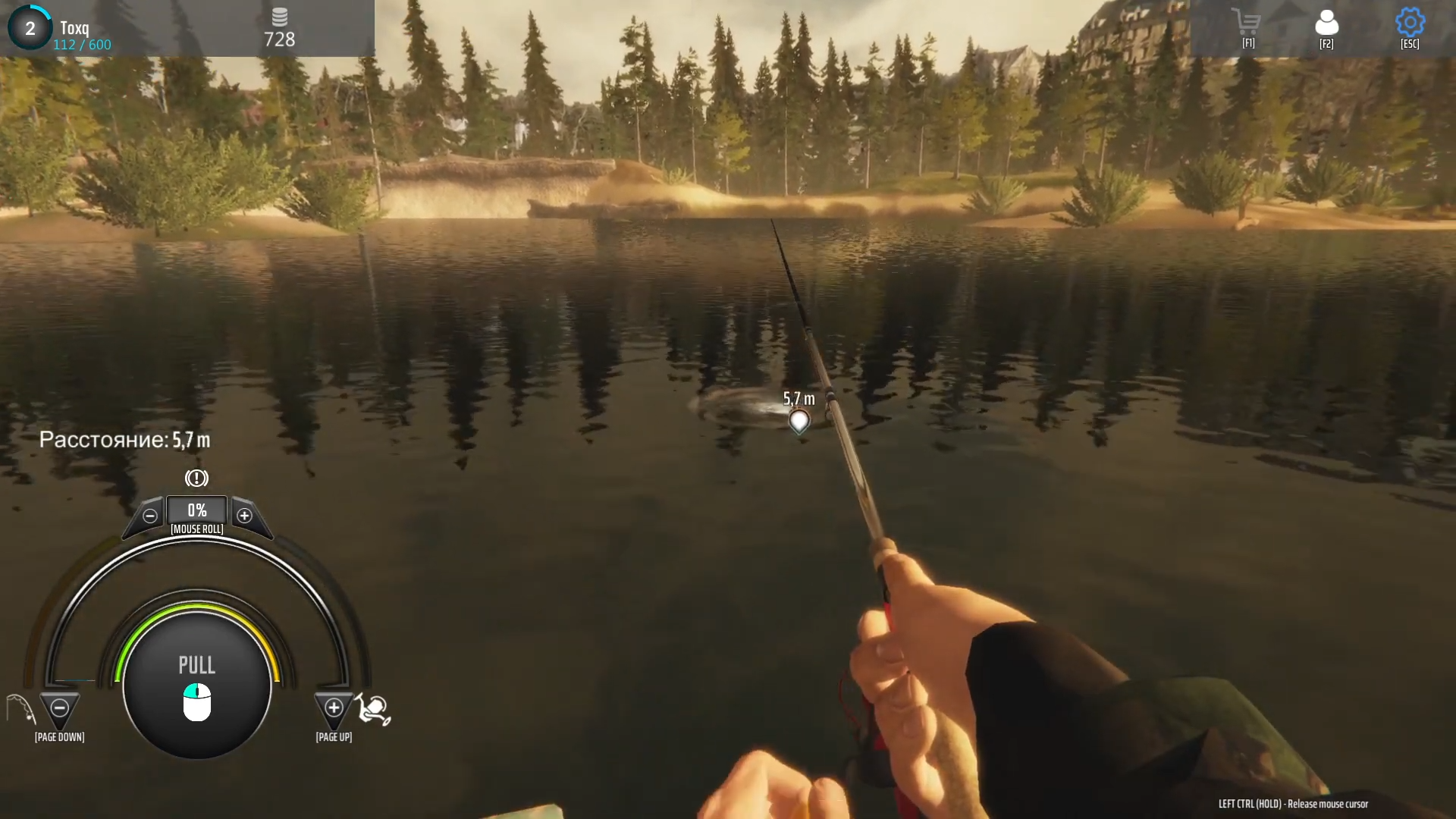Click the Page Up plus arrow button

coord(334,708)
